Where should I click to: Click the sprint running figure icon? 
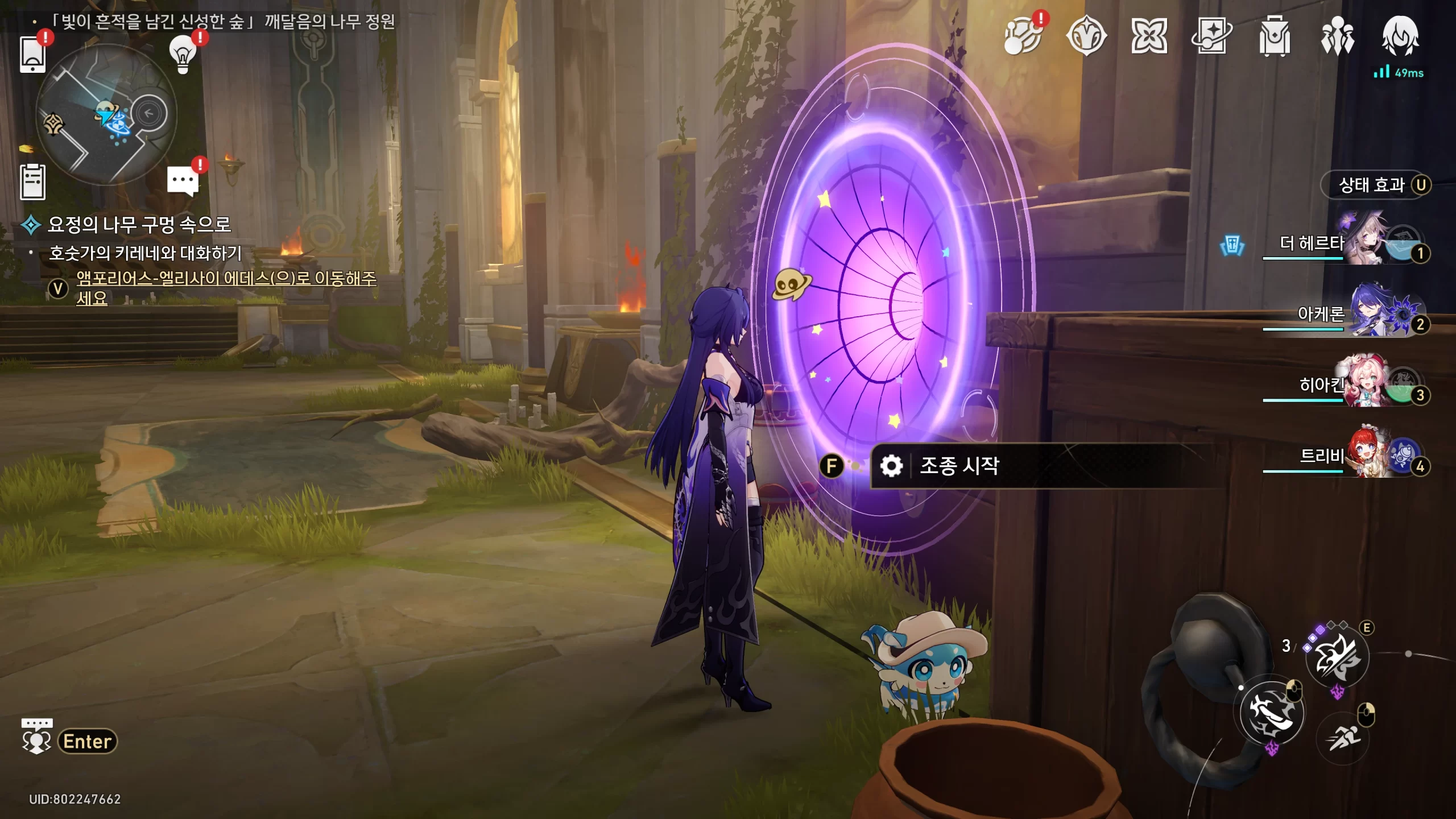[1343, 738]
